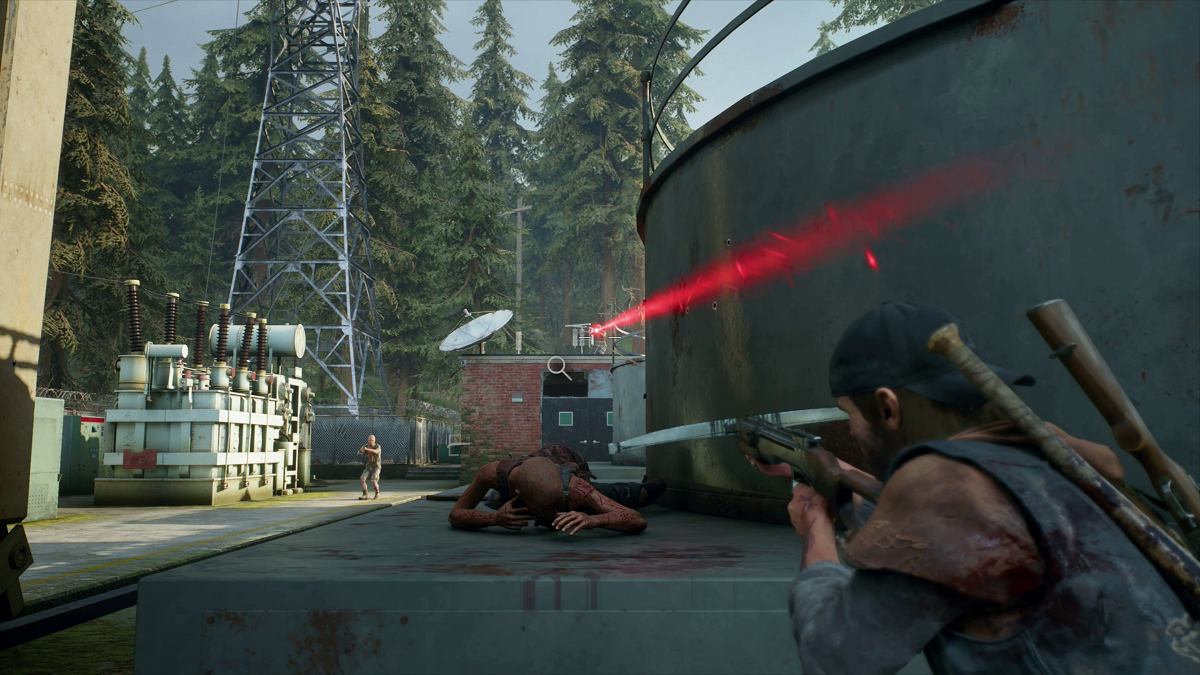Select the magnifying glass investigate marker
Viewport: 1200px width, 675px height.
[558, 367]
